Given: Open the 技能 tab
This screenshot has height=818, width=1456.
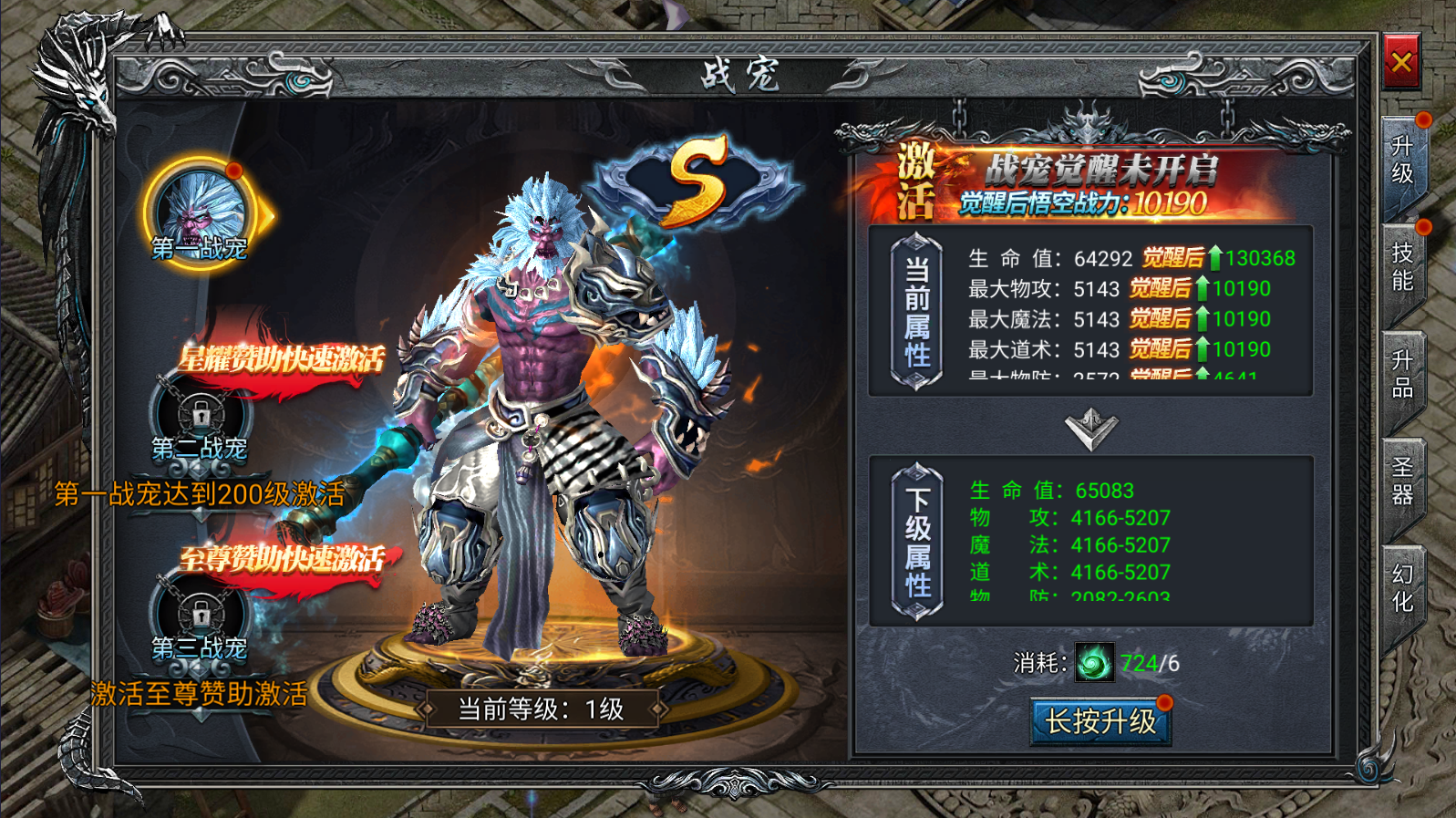Looking at the screenshot, I should tap(1402, 267).
